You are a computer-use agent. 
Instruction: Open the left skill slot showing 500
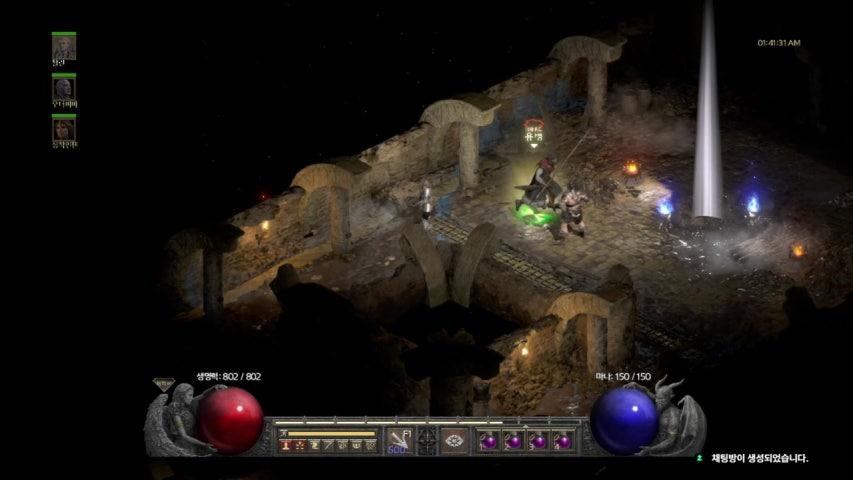398,440
